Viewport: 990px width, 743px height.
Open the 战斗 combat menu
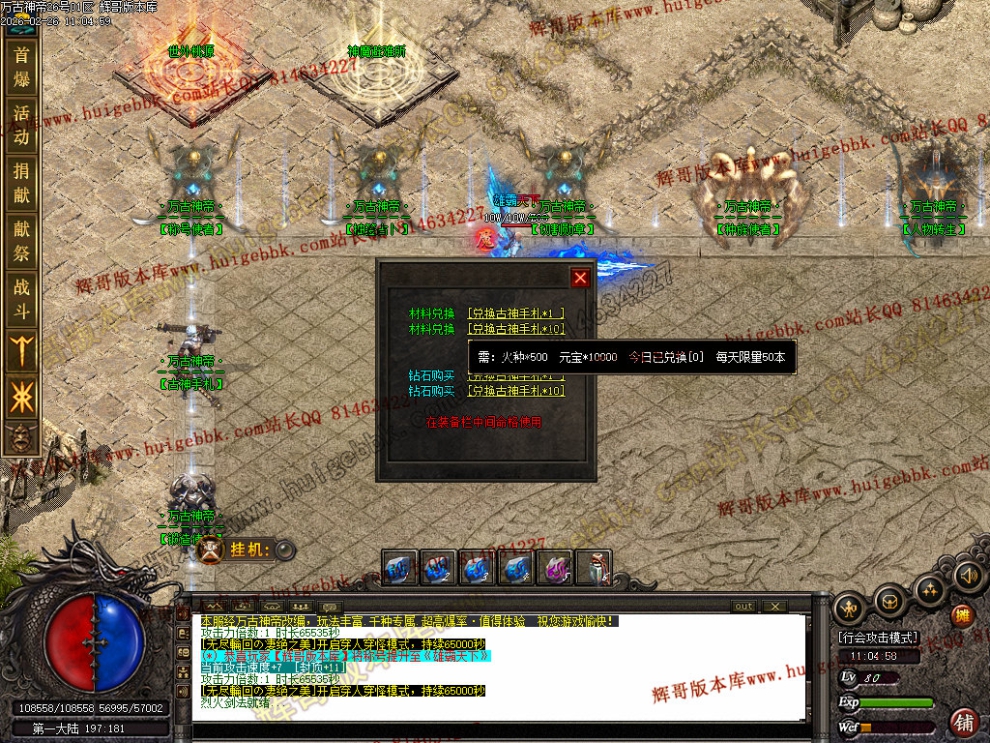pyautogui.click(x=20, y=297)
